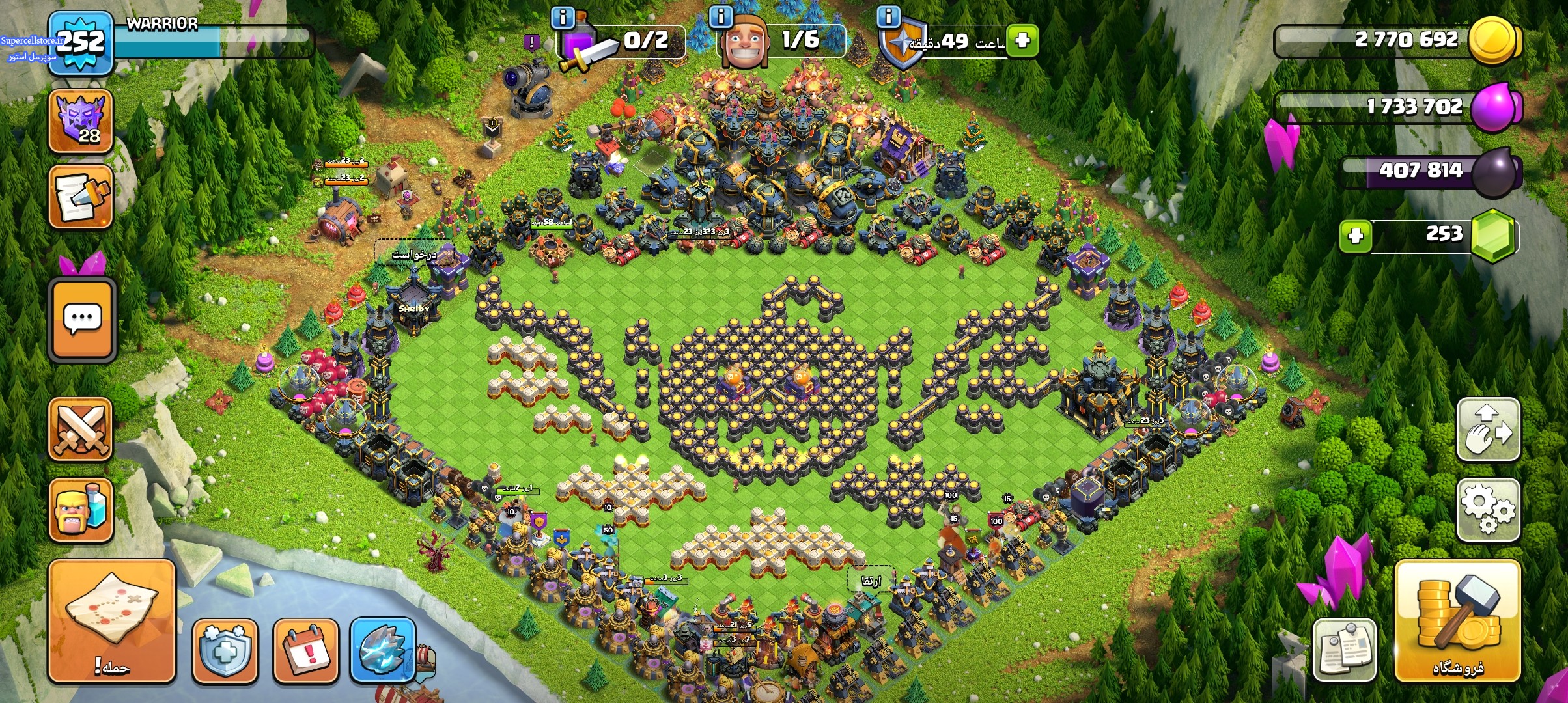1568x703 pixels.
Task: Add gems with the green plus
Action: click(1356, 235)
